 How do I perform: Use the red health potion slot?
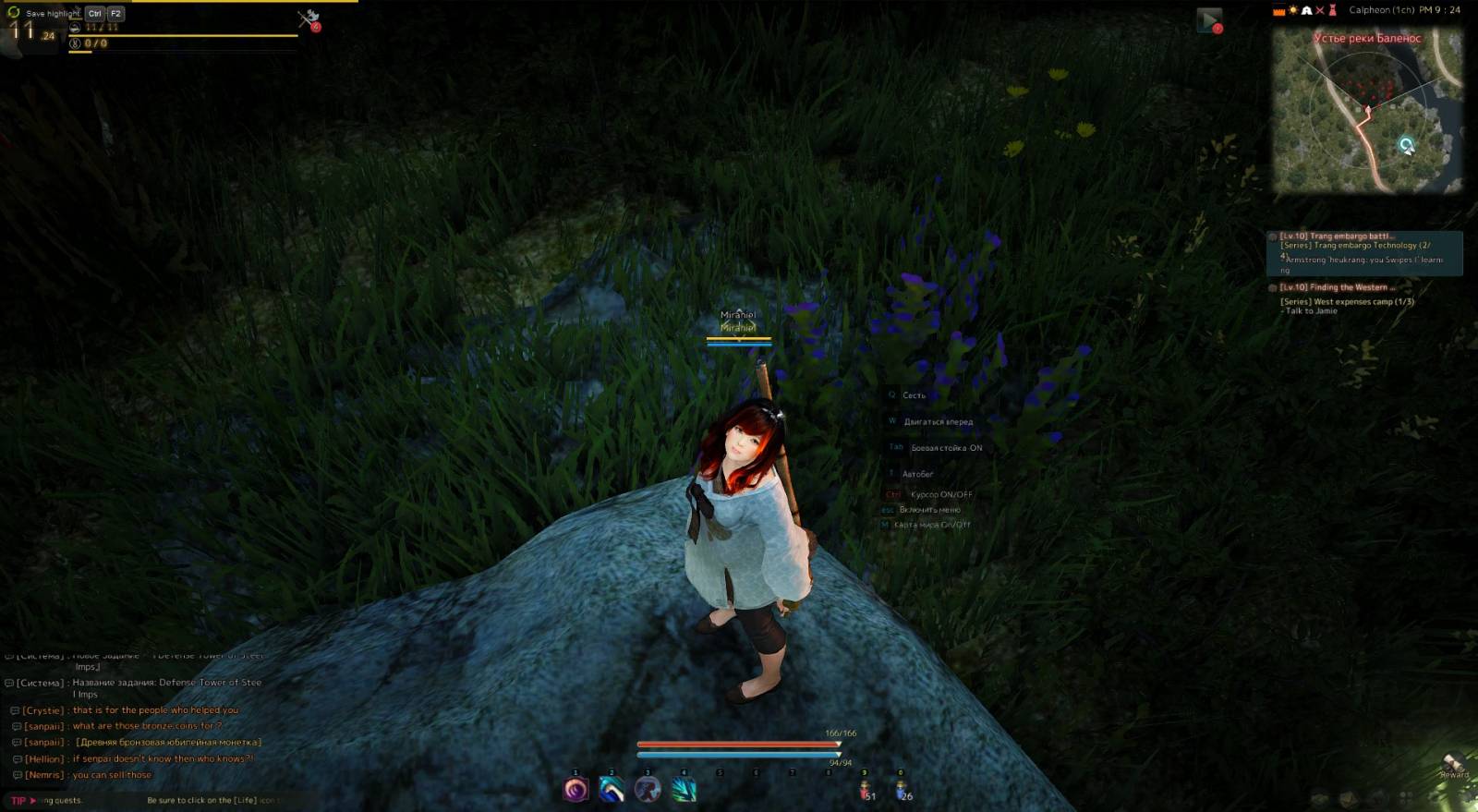tap(866, 791)
